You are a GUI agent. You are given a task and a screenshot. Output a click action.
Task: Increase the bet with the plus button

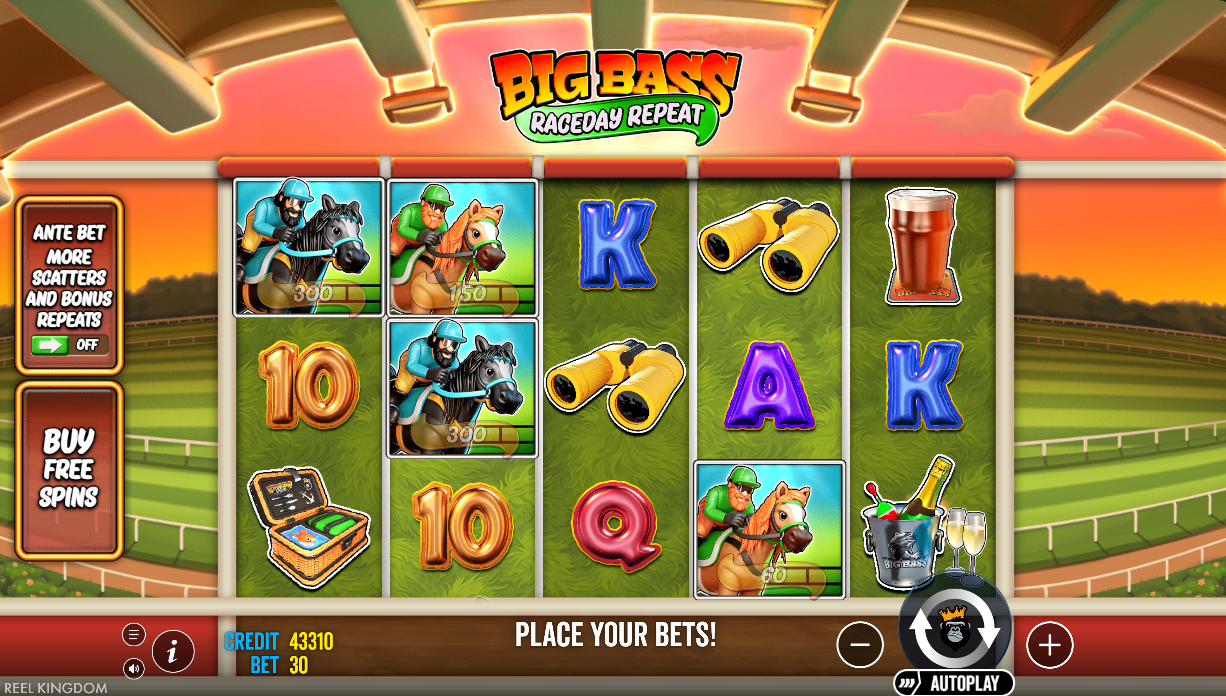1049,646
